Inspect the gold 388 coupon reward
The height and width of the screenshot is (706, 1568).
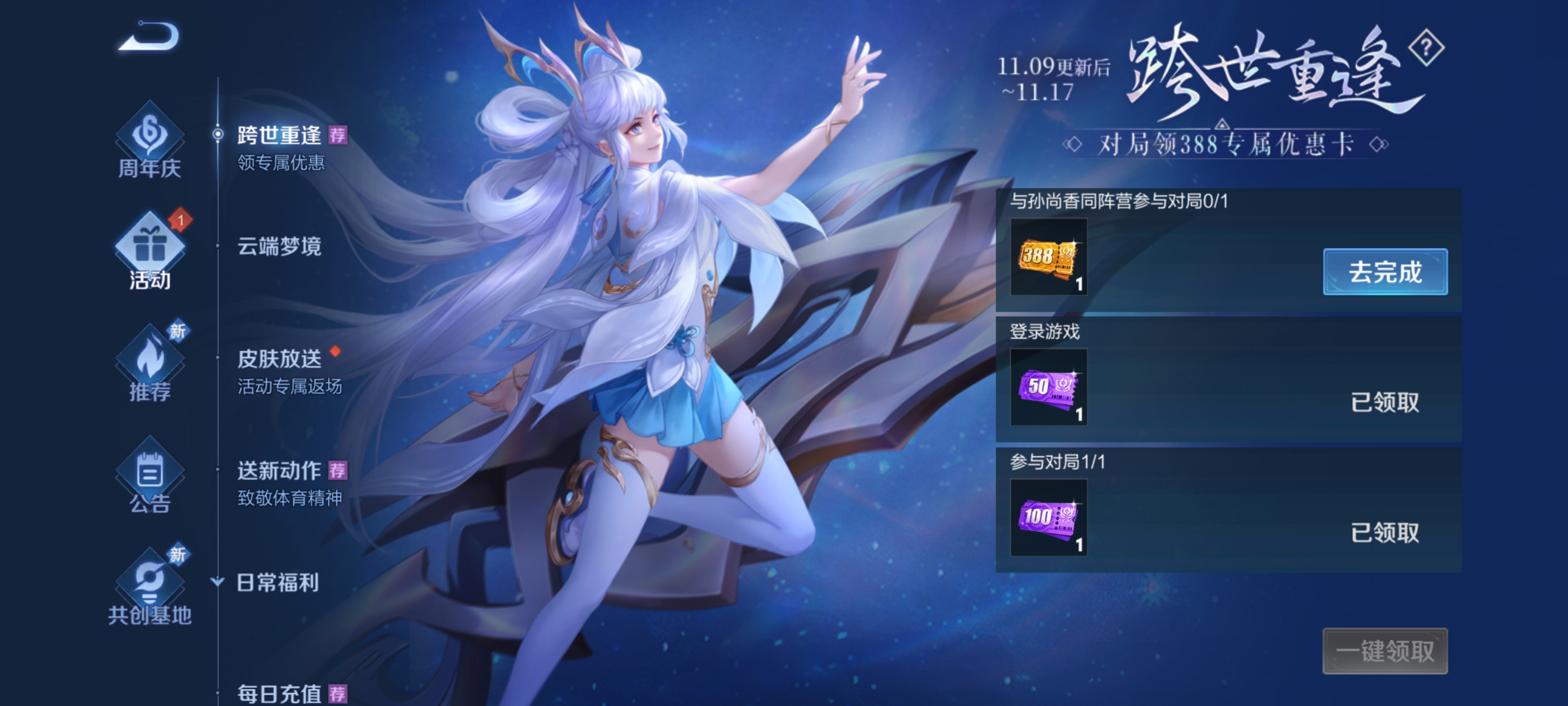pos(1048,257)
